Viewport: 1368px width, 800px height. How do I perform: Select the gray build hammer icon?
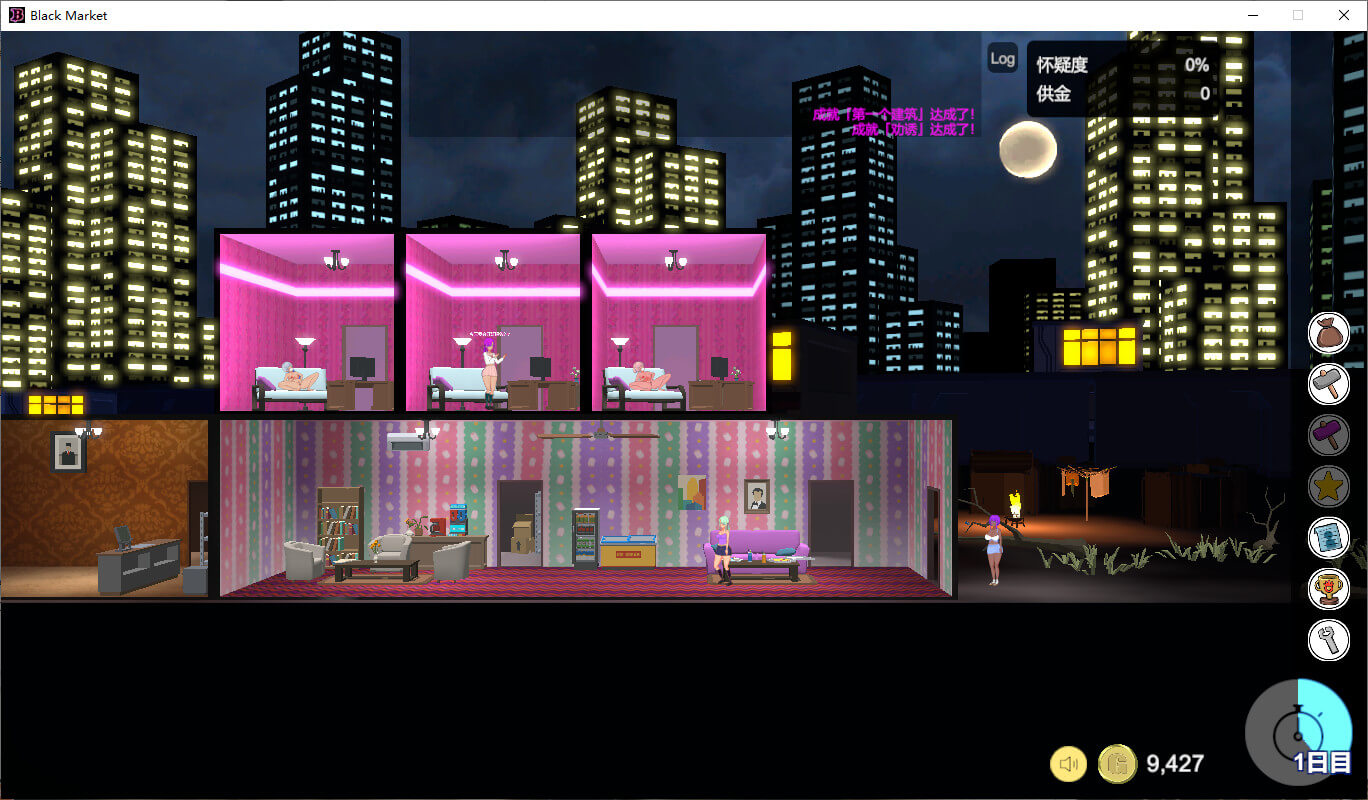[x=1329, y=384]
